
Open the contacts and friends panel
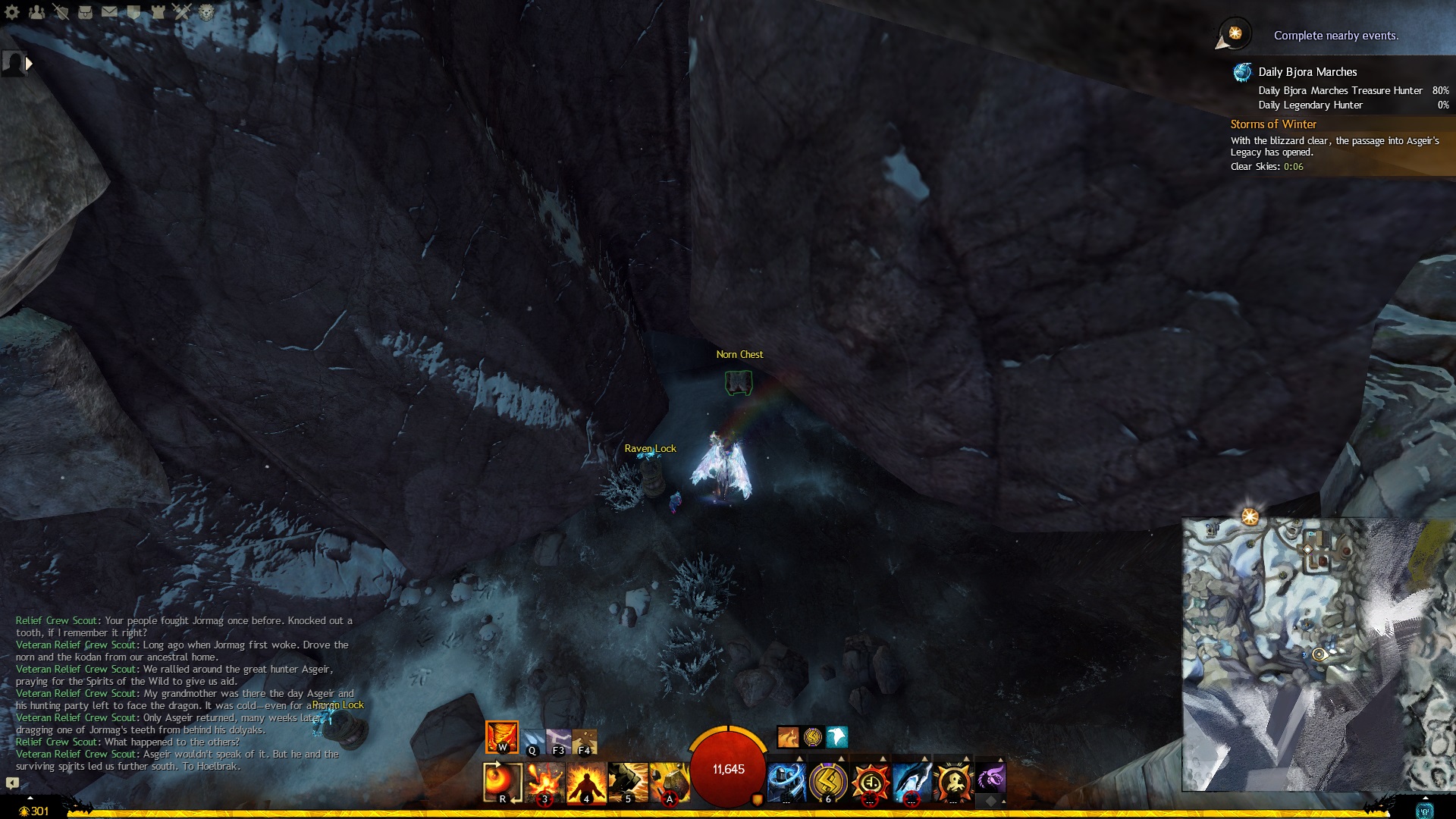36,12
